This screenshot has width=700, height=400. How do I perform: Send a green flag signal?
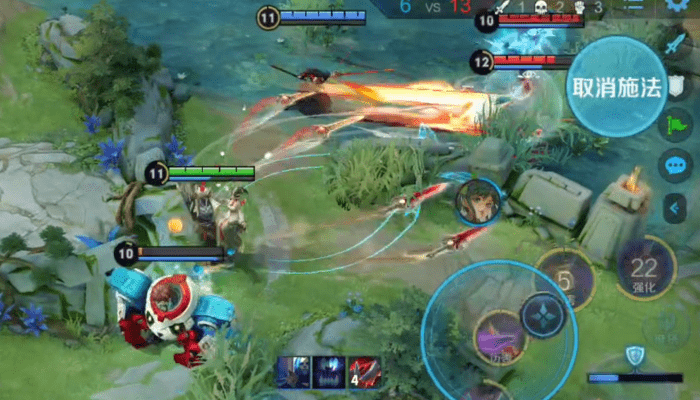675,125
